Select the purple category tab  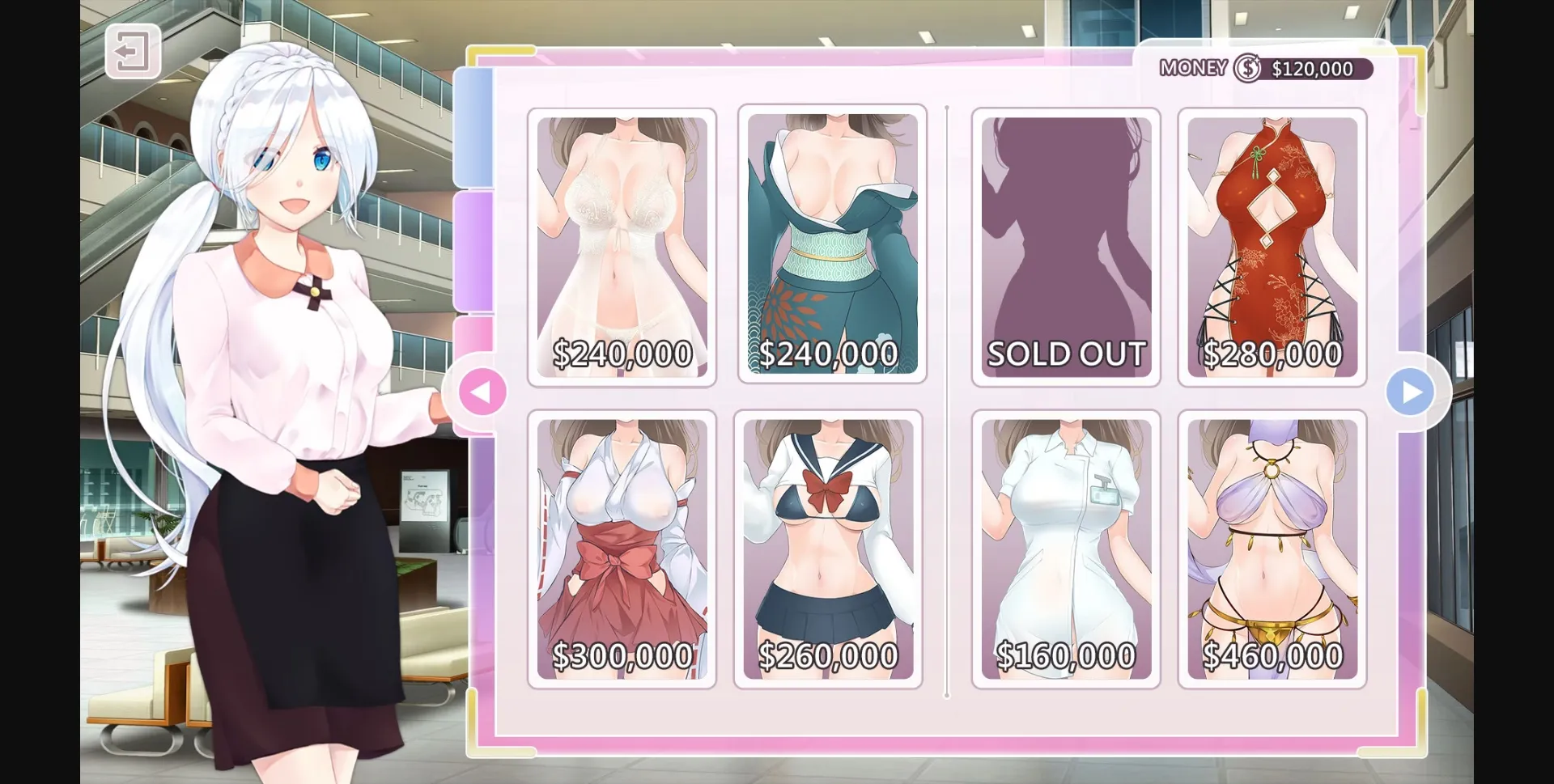[x=473, y=251]
